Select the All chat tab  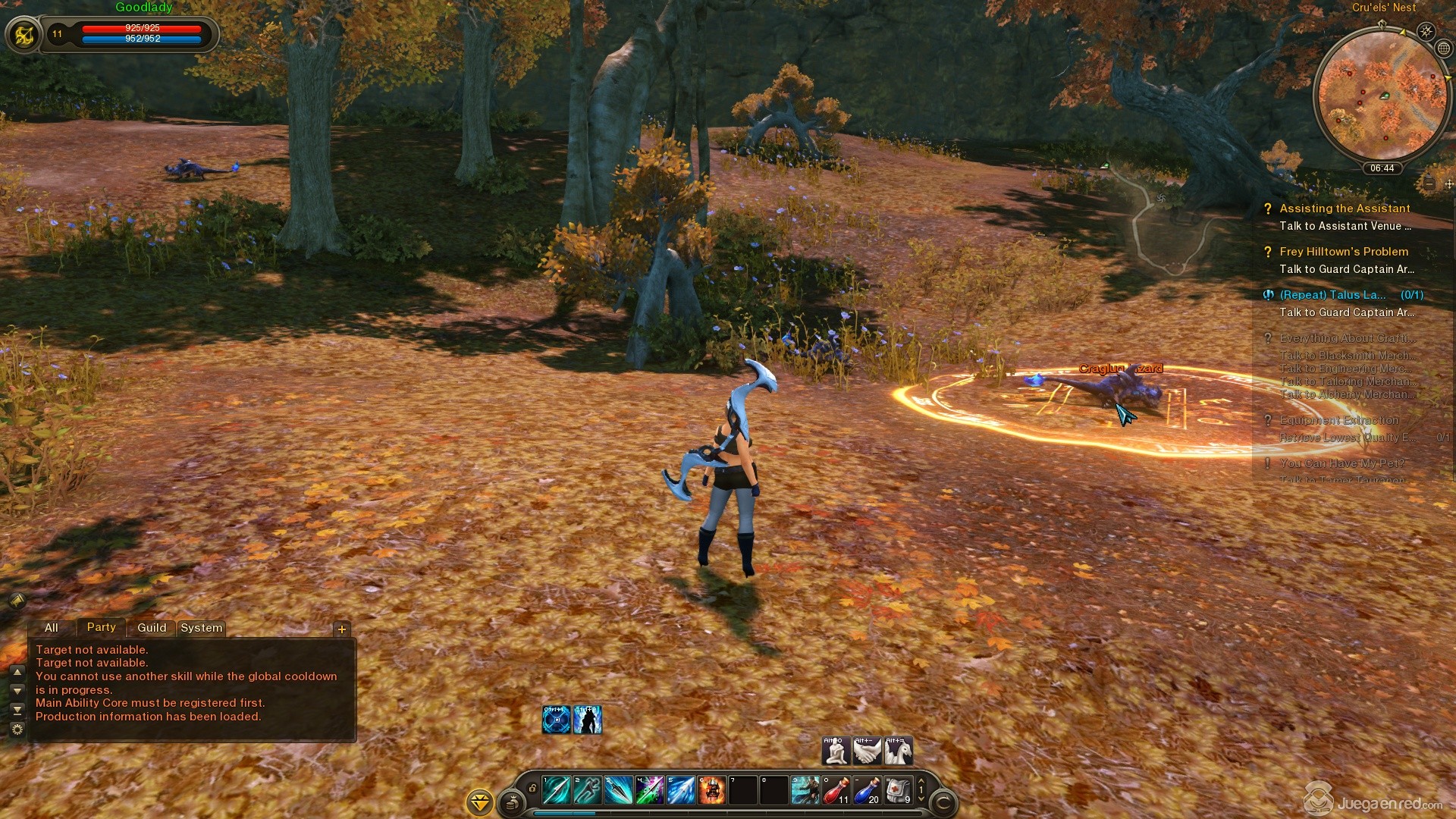[x=52, y=628]
